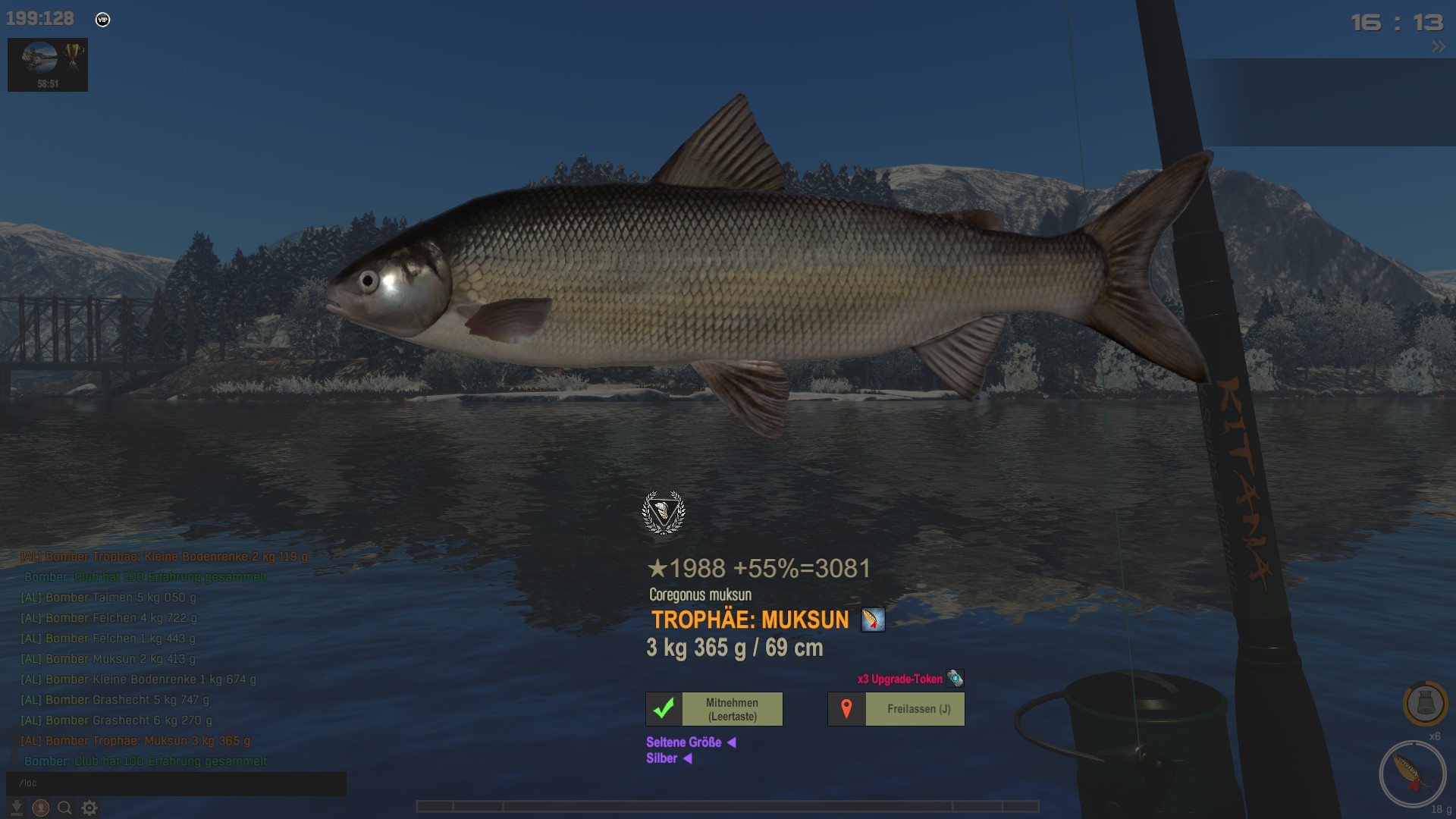Click the chat input field
This screenshot has height=819, width=1456.
coord(176,783)
